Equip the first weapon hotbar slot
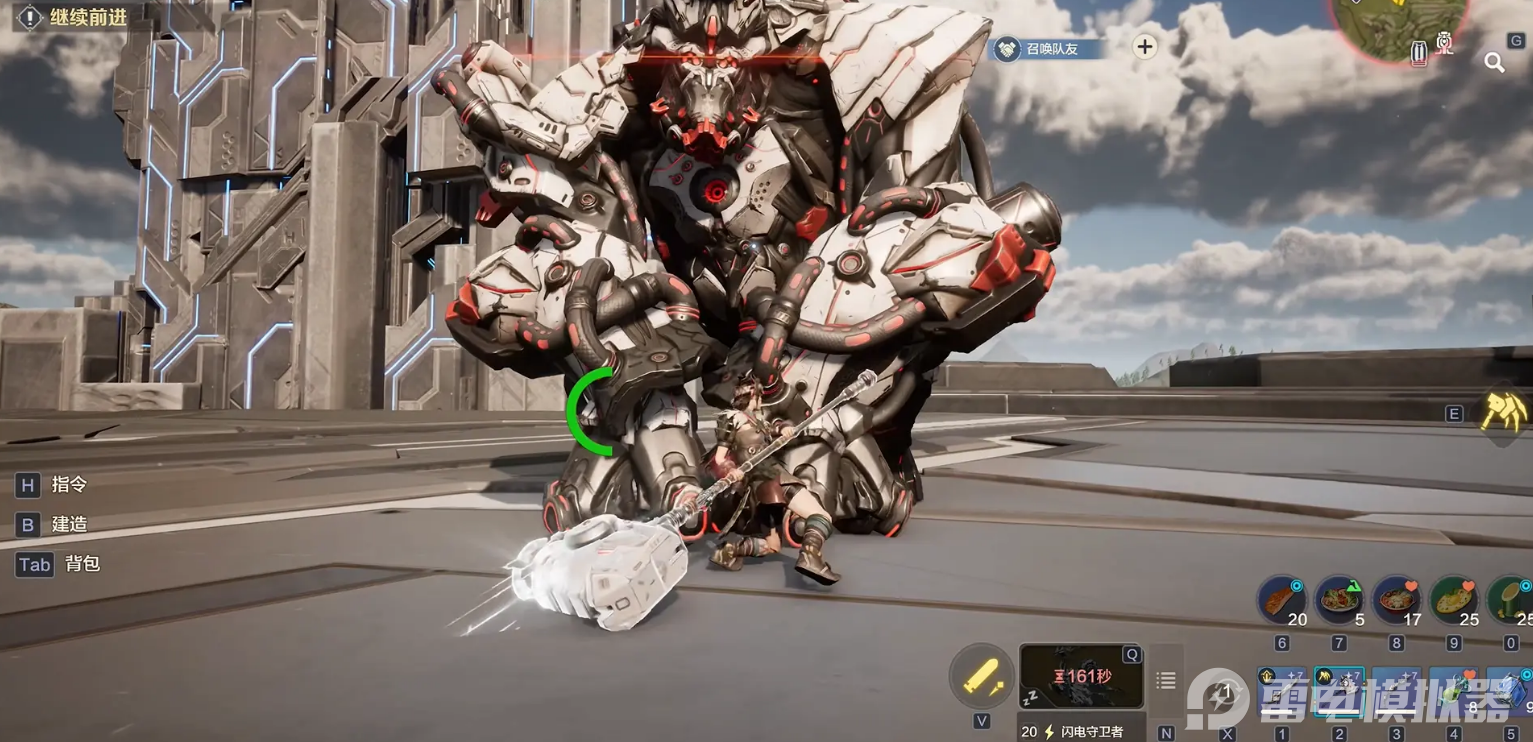1533x742 pixels. coord(1282,692)
